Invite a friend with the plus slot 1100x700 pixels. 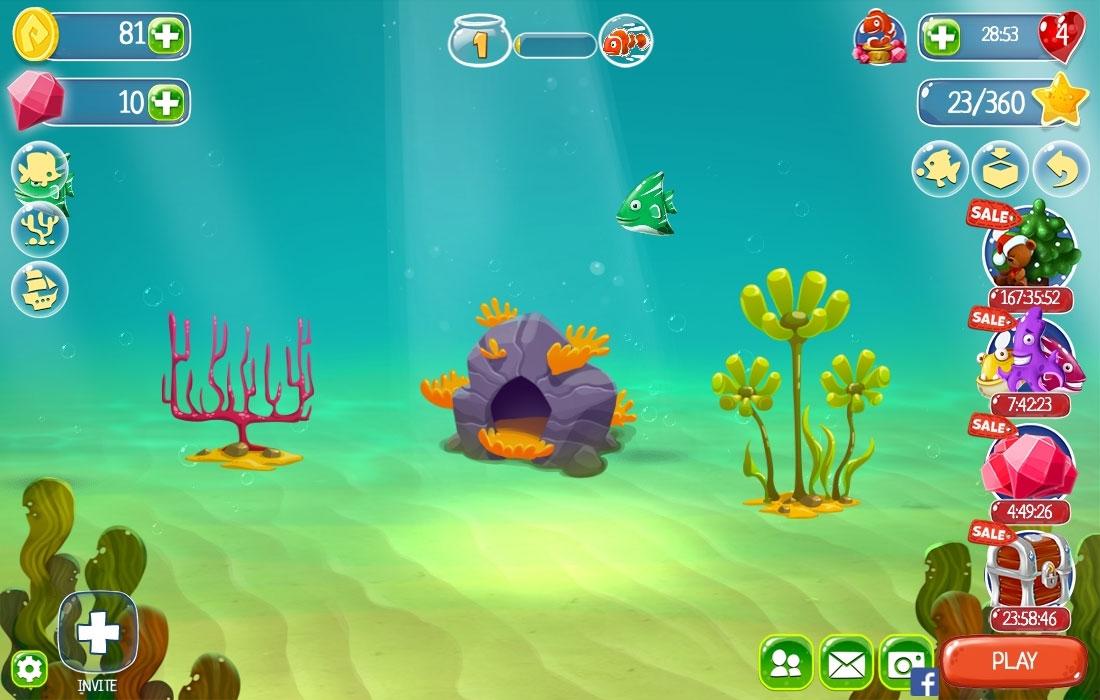coord(98,632)
